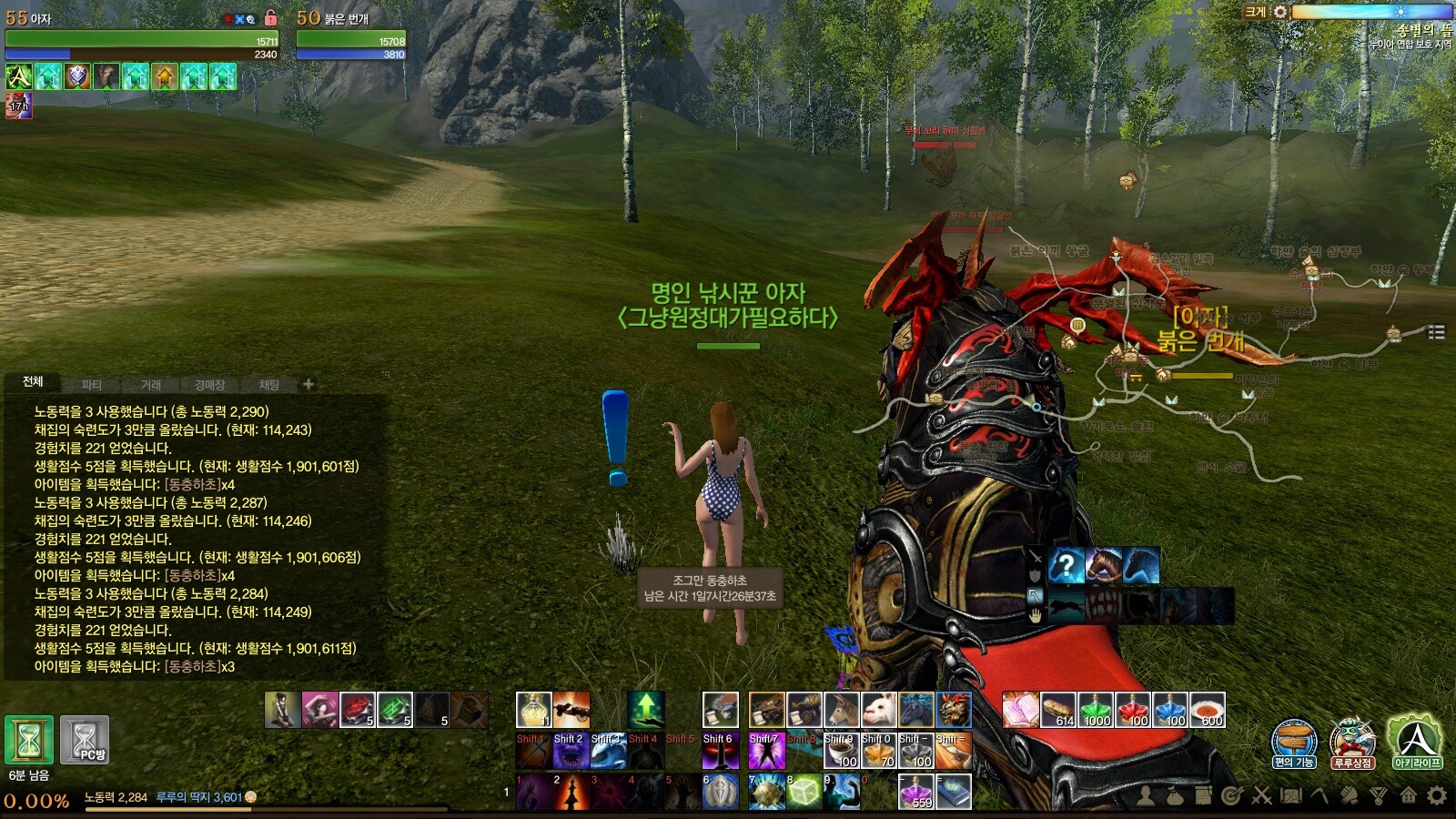Image resolution: width=1456 pixels, height=819 pixels.
Task: Use the purple potion with 559 count
Action: click(x=916, y=792)
